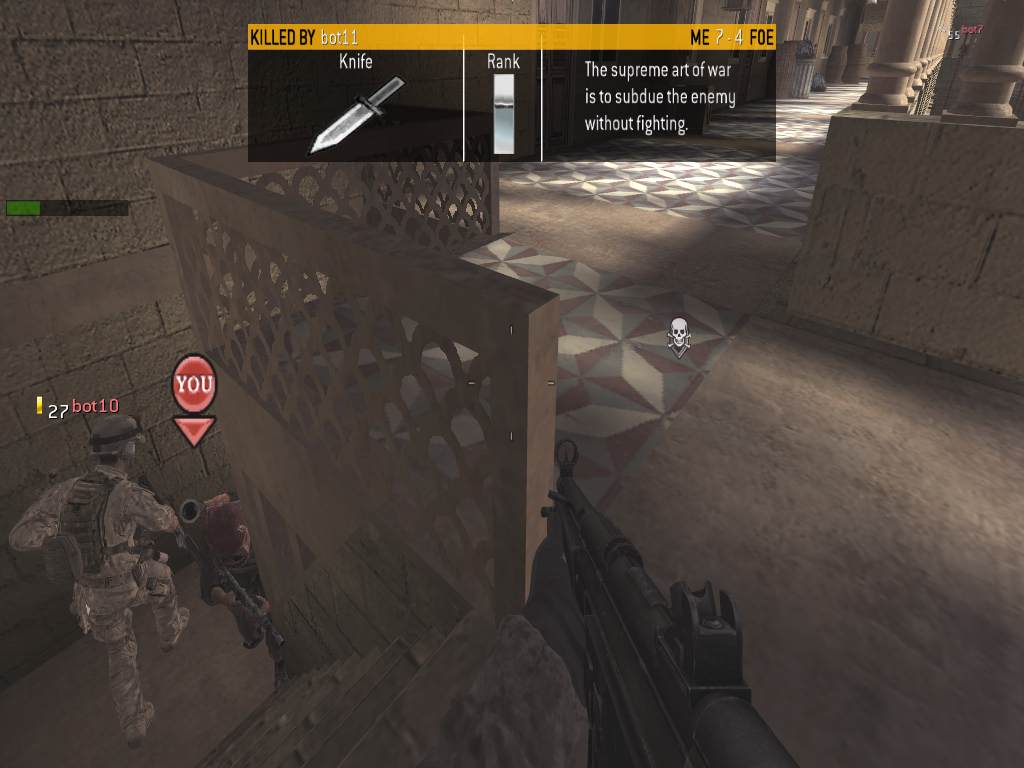The height and width of the screenshot is (768, 1024).
Task: Click the bot10 player name tag
Action: point(95,406)
